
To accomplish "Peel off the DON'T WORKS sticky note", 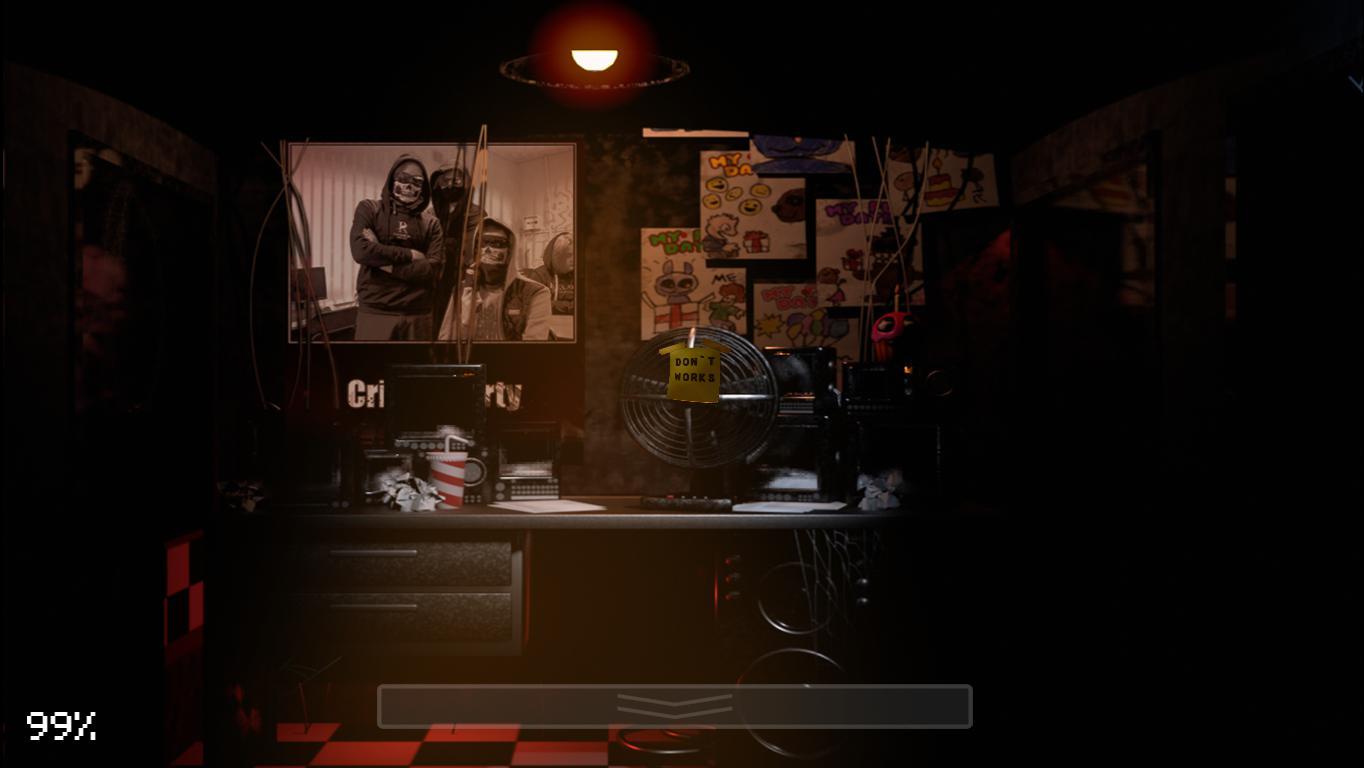I will point(692,370).
